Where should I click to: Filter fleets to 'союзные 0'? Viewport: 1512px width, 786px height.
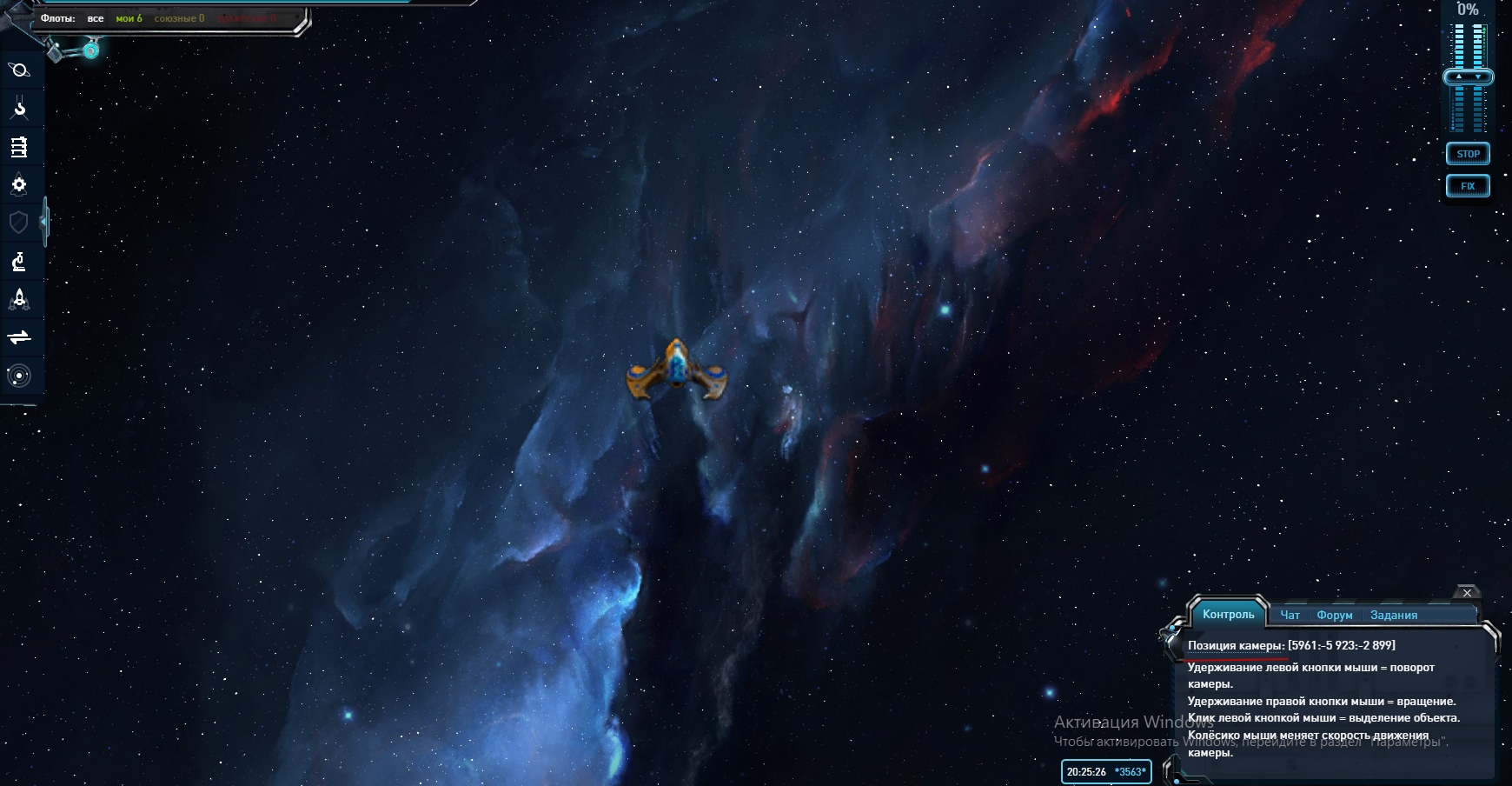click(179, 18)
